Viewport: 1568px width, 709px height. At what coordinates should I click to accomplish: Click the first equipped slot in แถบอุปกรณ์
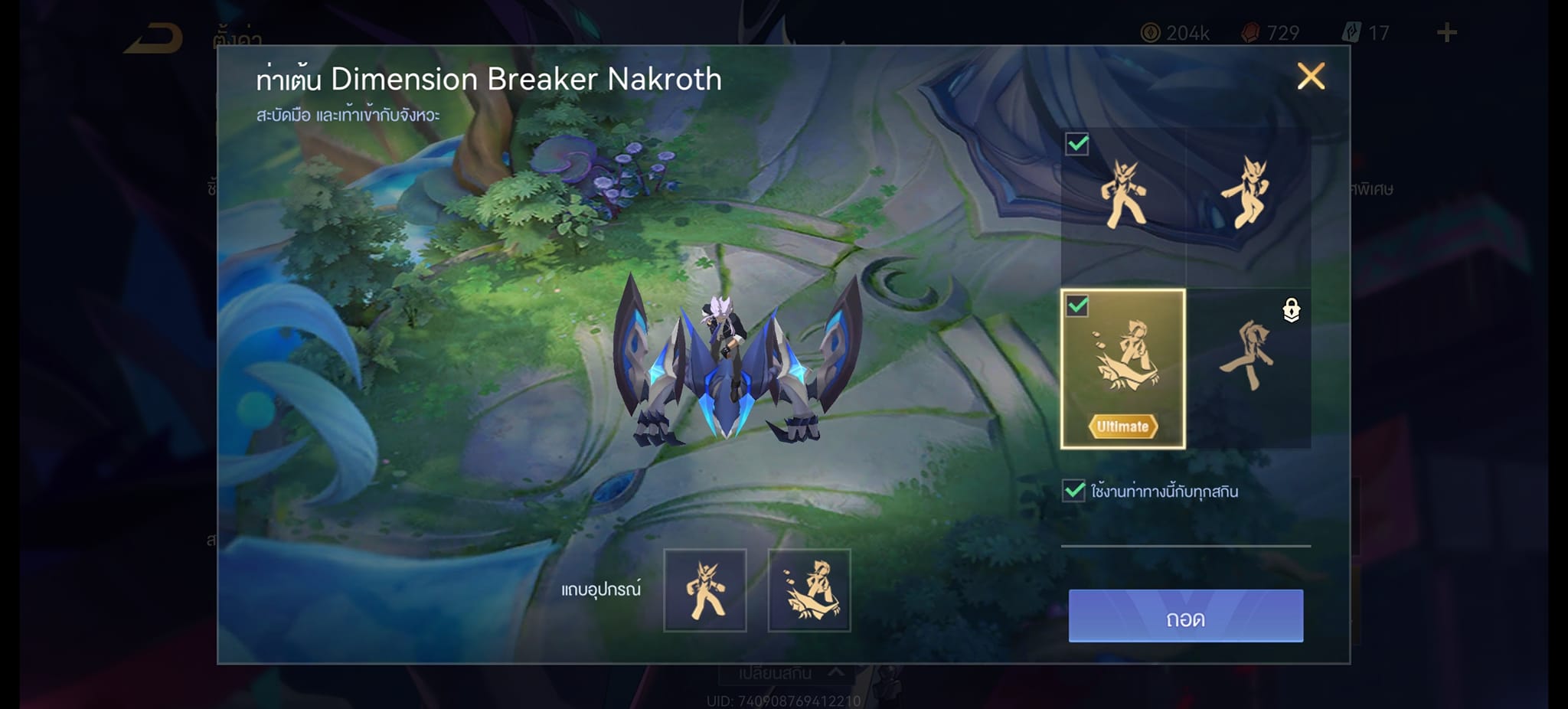click(704, 590)
